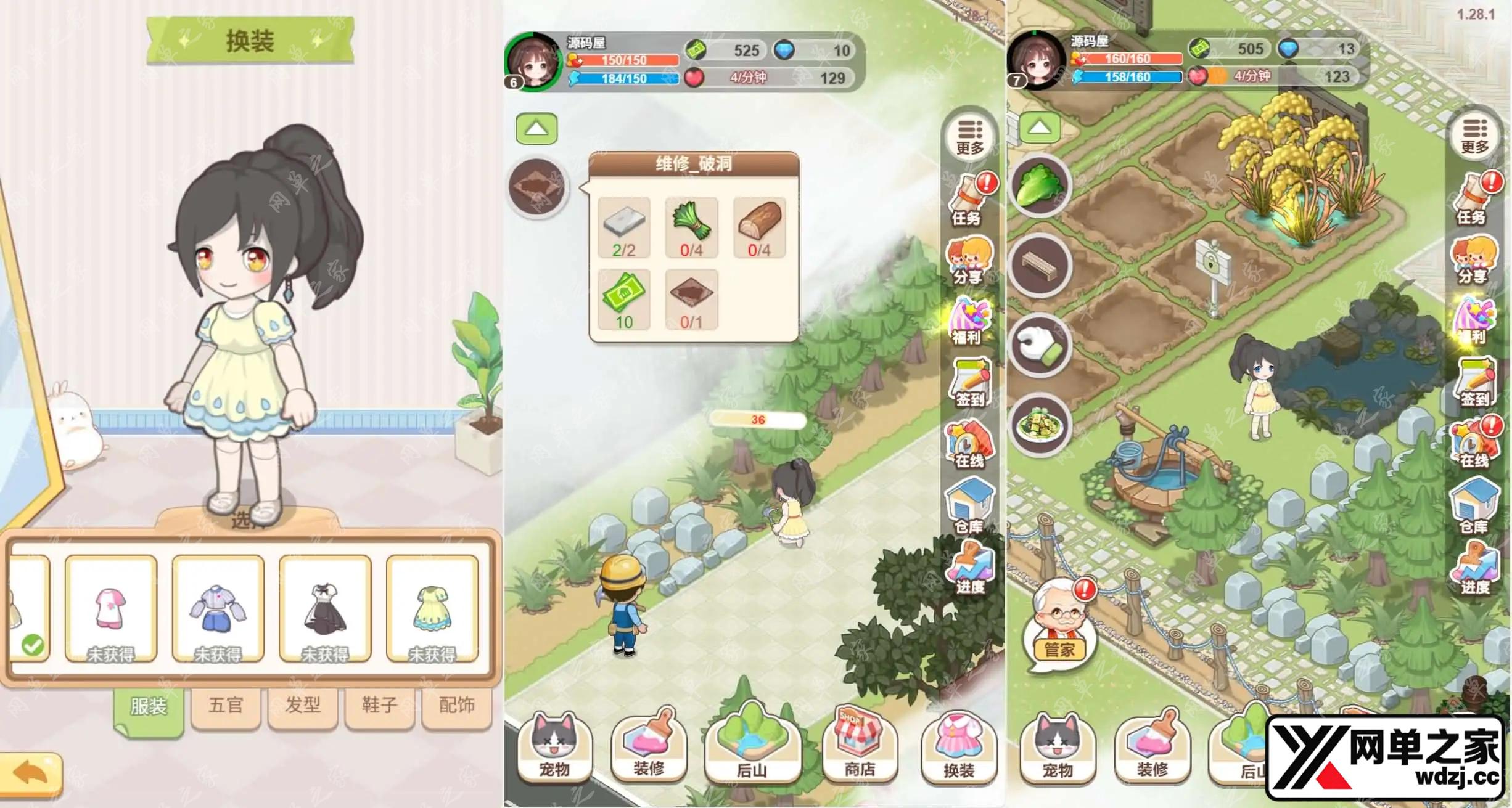The image size is (1512, 808).
Task: Choose the wooden bench round icon
Action: (1040, 266)
